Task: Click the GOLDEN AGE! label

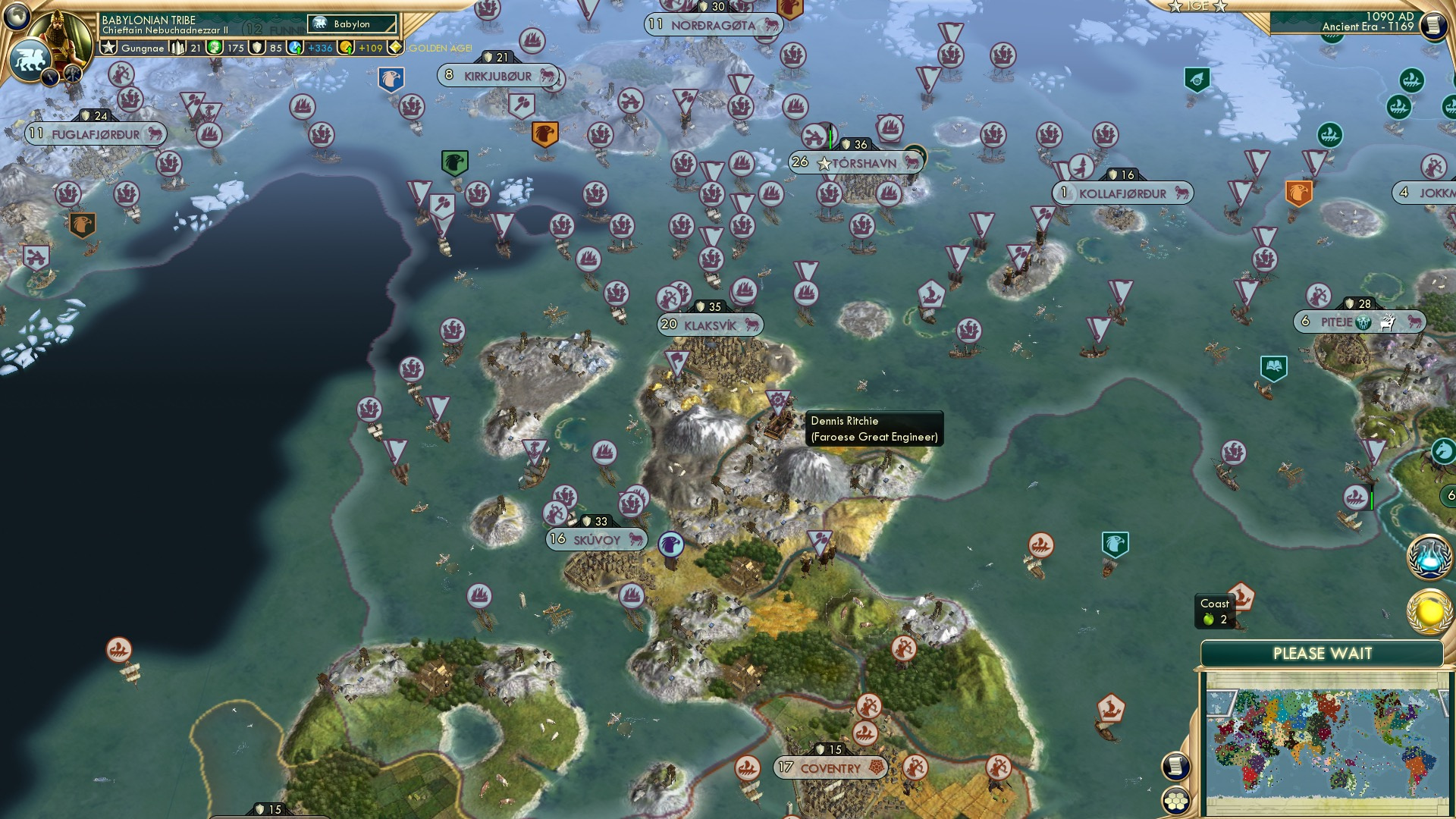Action: click(x=440, y=48)
